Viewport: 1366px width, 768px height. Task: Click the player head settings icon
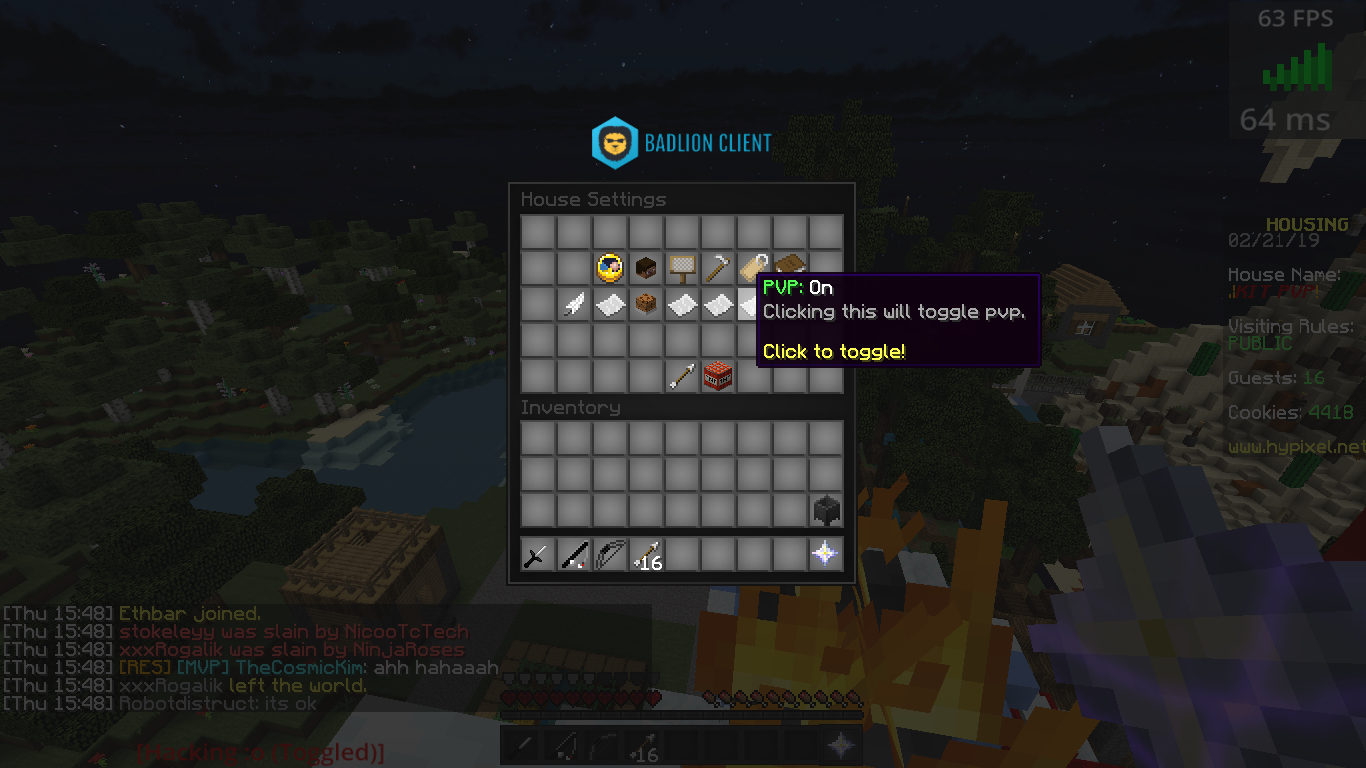(x=646, y=267)
